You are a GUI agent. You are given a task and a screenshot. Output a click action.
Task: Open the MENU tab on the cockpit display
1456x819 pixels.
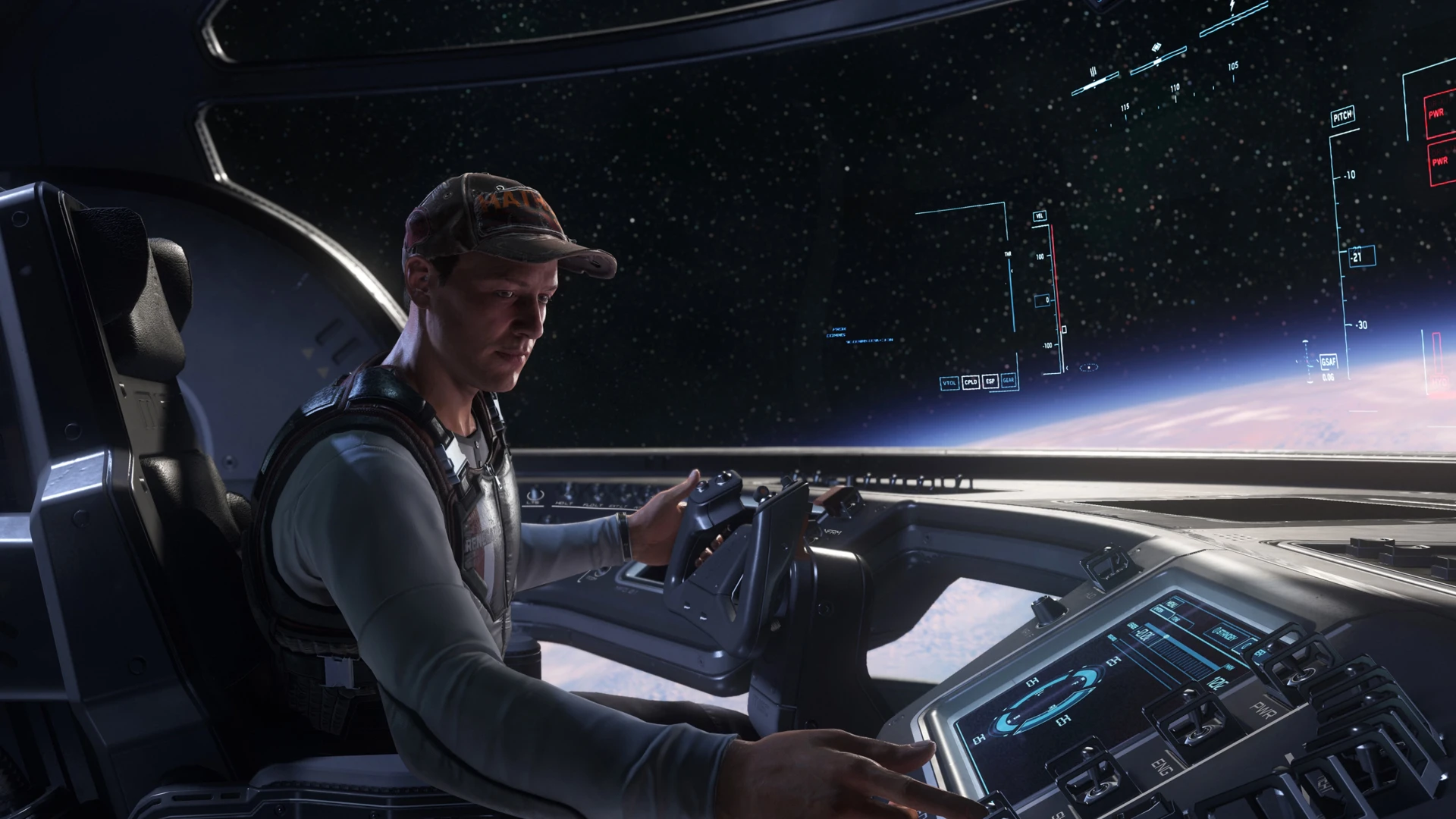1172,603
